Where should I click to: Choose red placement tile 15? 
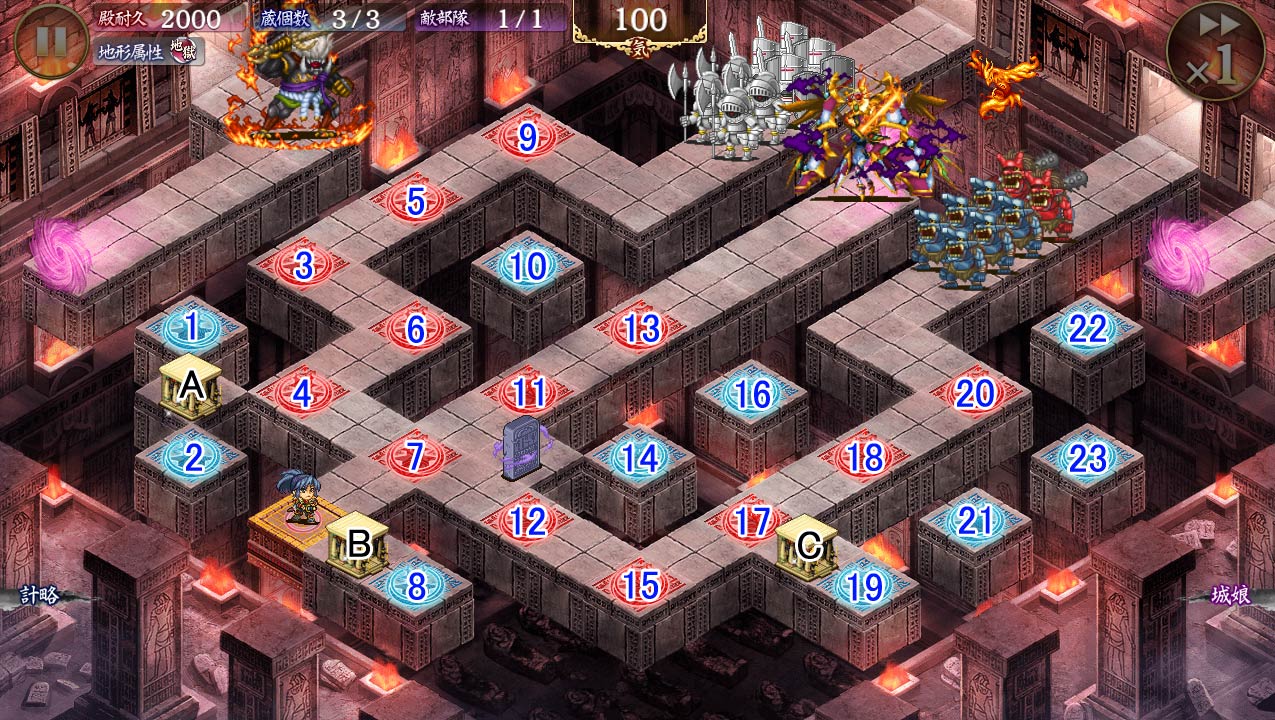point(640,586)
